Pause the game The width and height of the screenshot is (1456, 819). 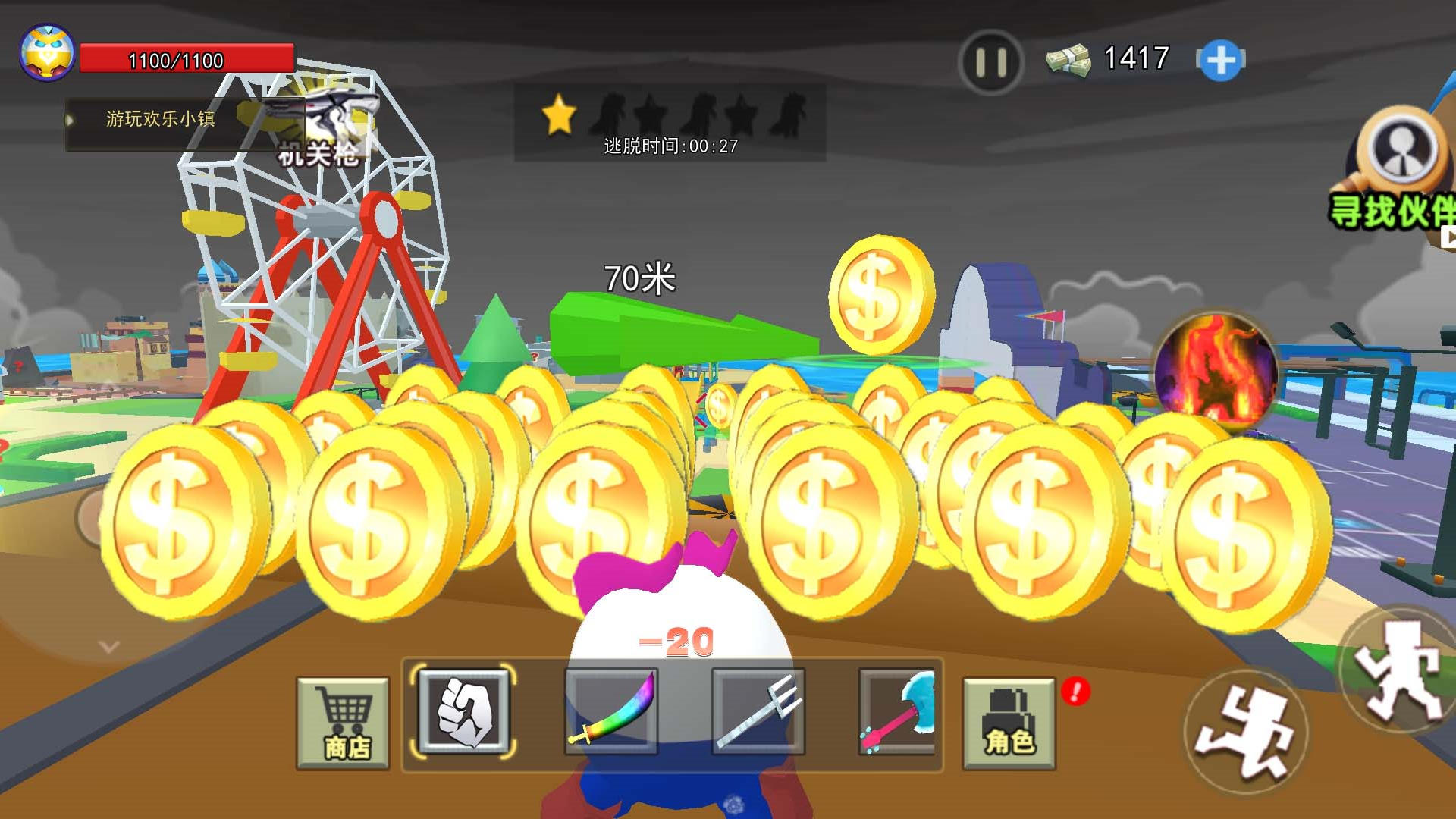(x=990, y=62)
